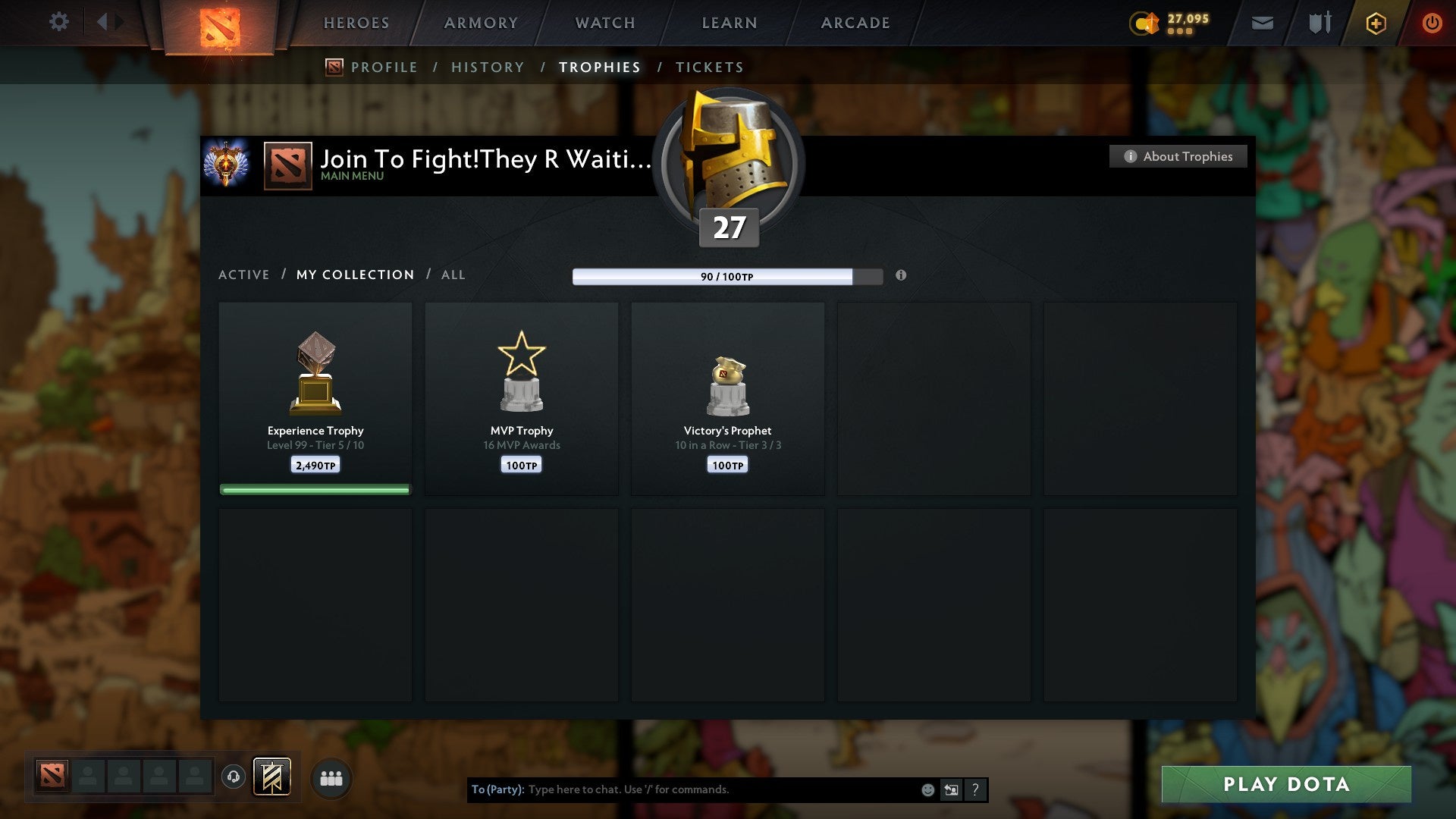Click the settings gear icon

tap(59, 21)
